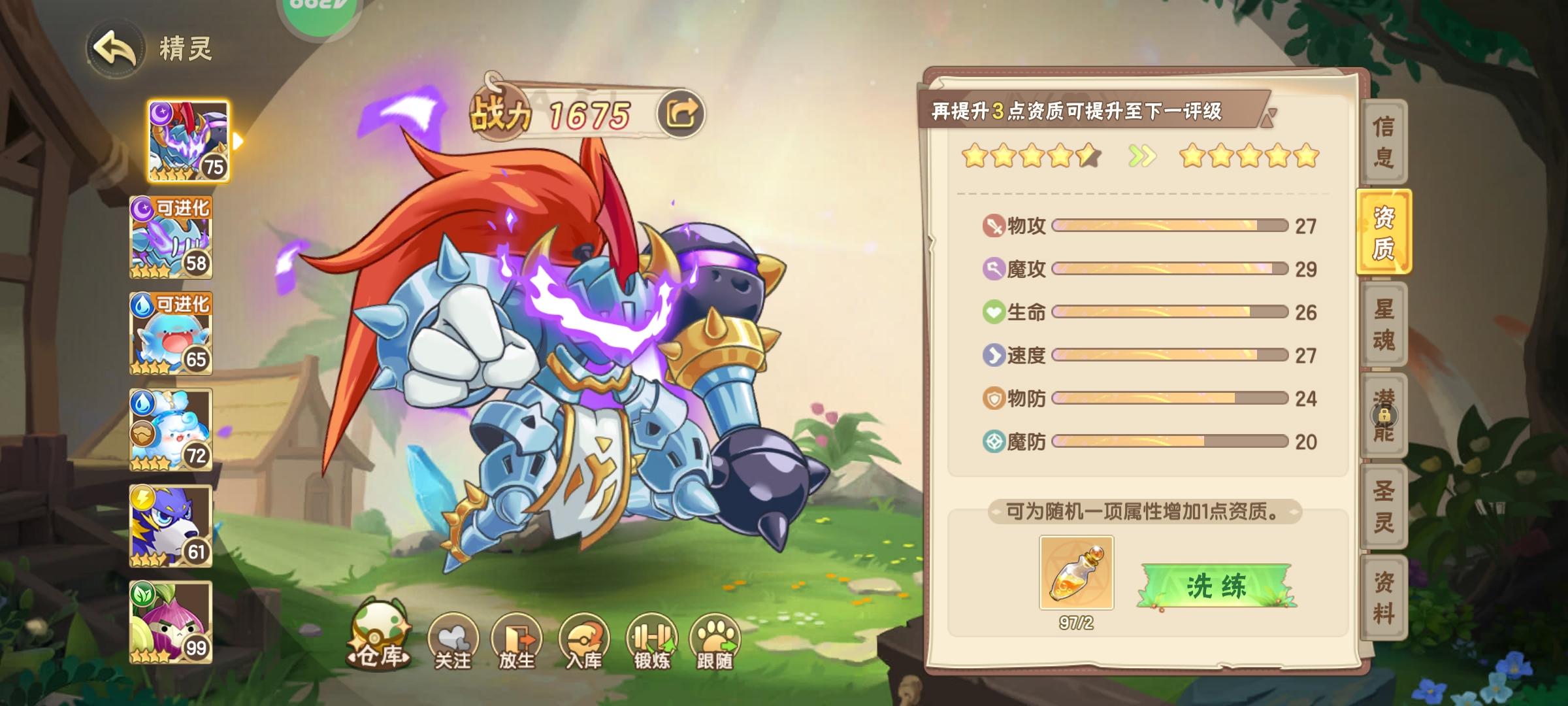Switch to the 信息 tab
The width and height of the screenshot is (1568, 706).
click(x=1386, y=141)
